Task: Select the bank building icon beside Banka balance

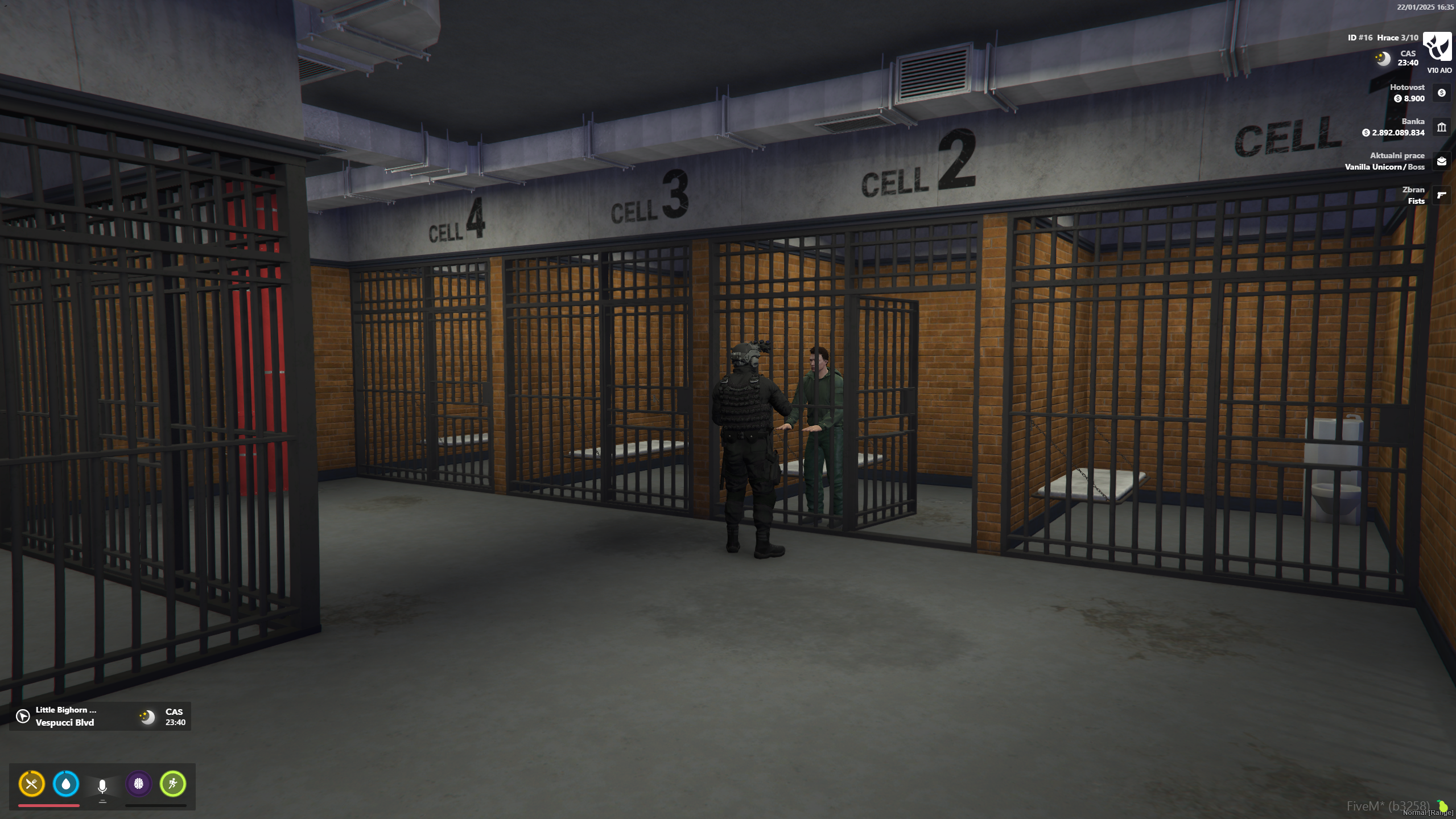Action: [1442, 127]
